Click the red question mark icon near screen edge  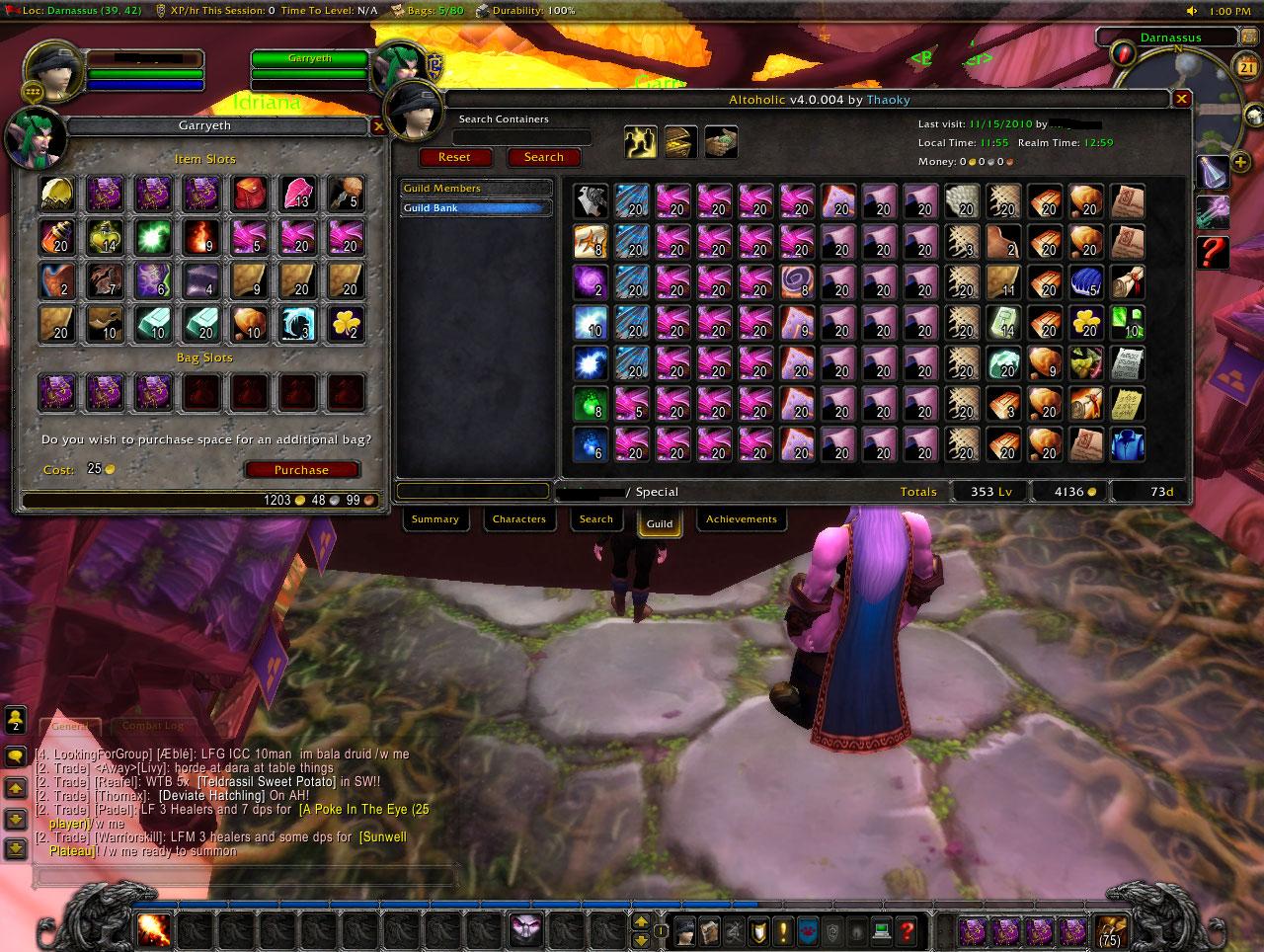click(x=1213, y=252)
